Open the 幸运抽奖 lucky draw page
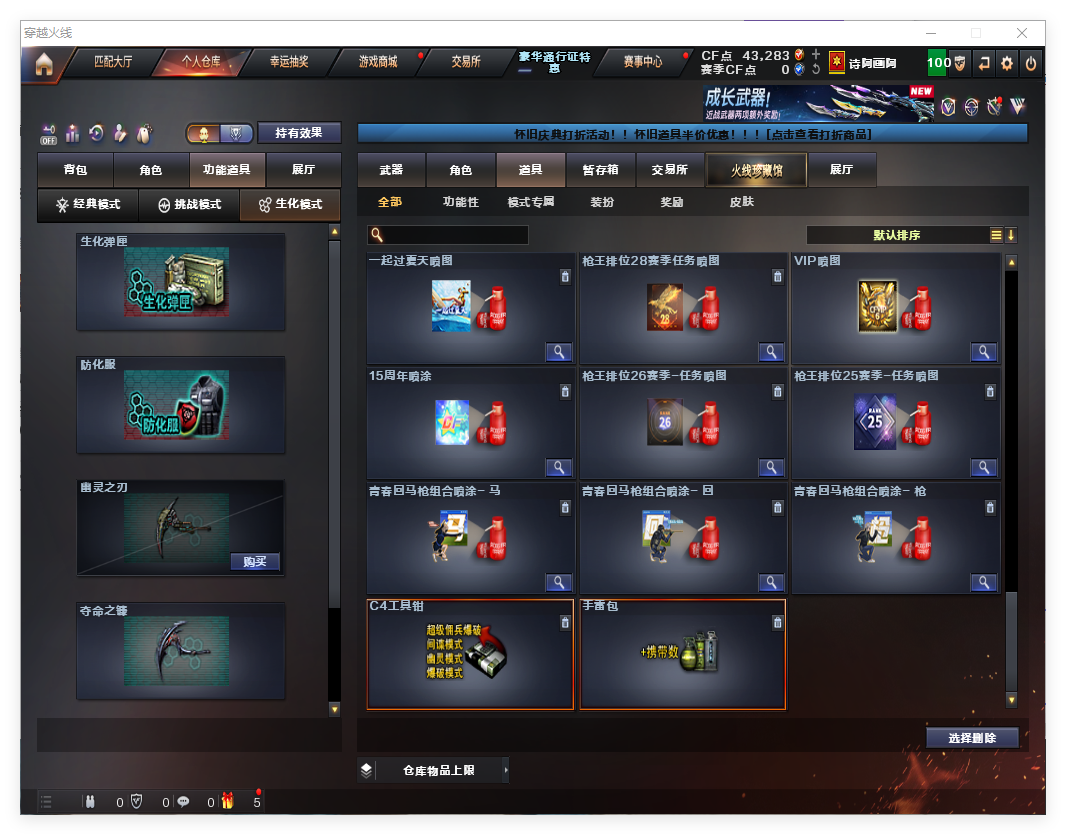 pyautogui.click(x=289, y=62)
